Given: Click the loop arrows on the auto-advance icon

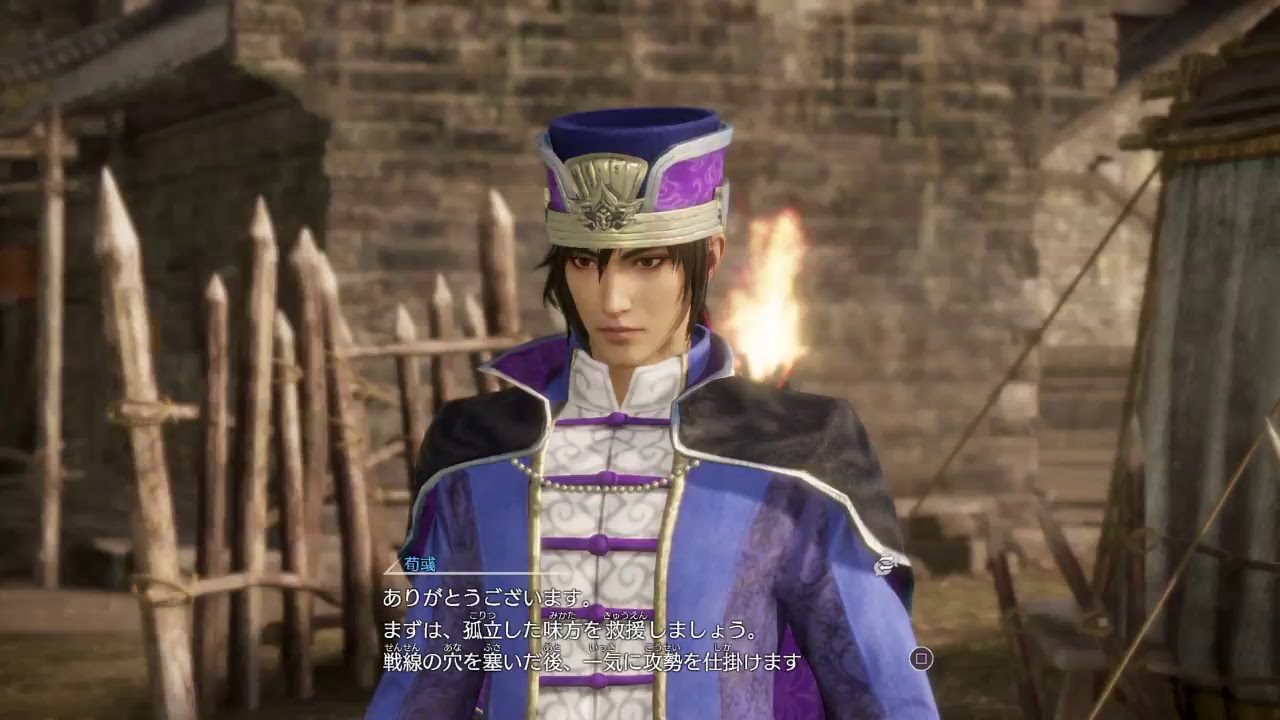Looking at the screenshot, I should (x=886, y=562).
